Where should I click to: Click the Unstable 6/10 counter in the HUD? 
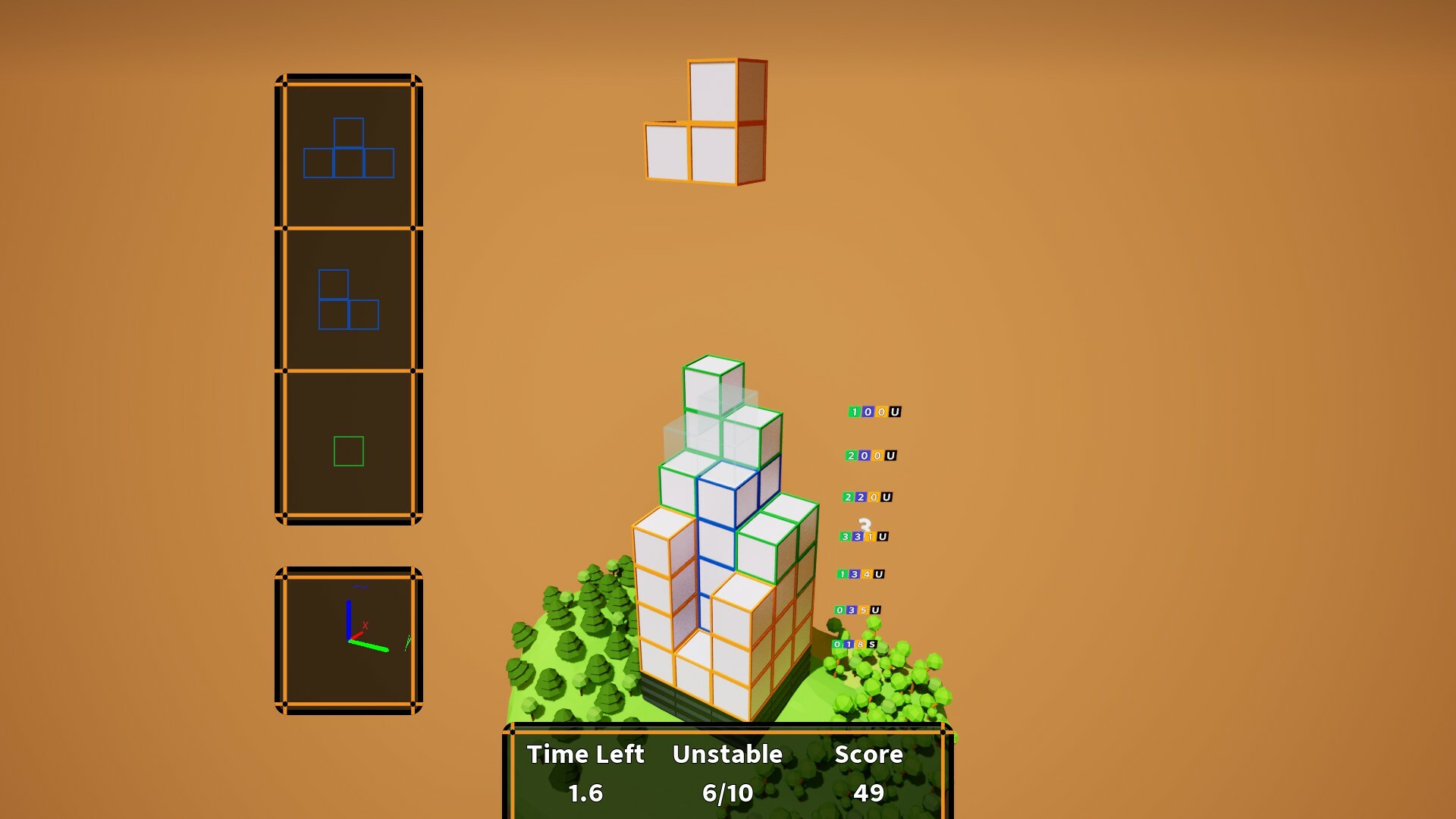coord(727,793)
